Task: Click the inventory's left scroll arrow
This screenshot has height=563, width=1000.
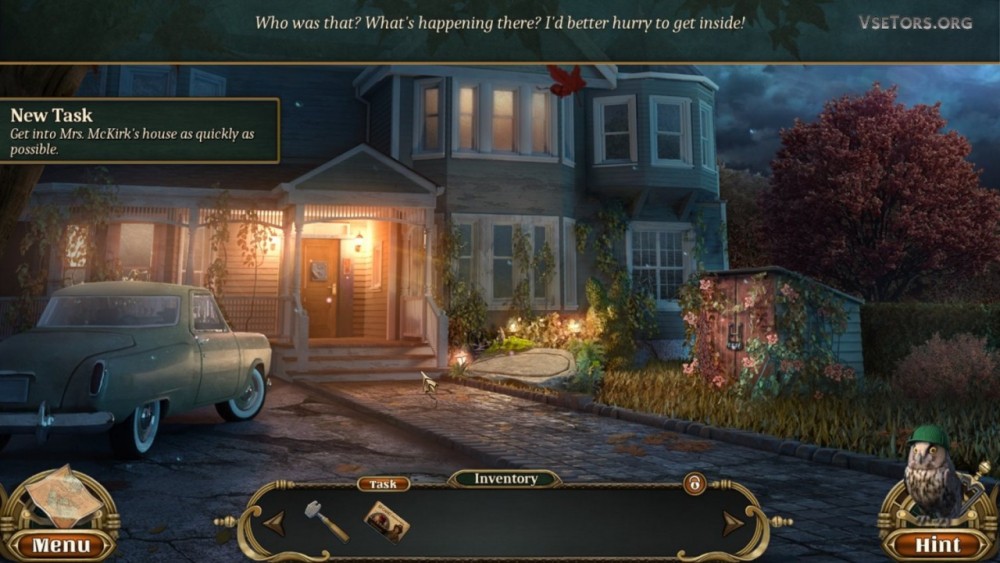Action: pos(274,522)
